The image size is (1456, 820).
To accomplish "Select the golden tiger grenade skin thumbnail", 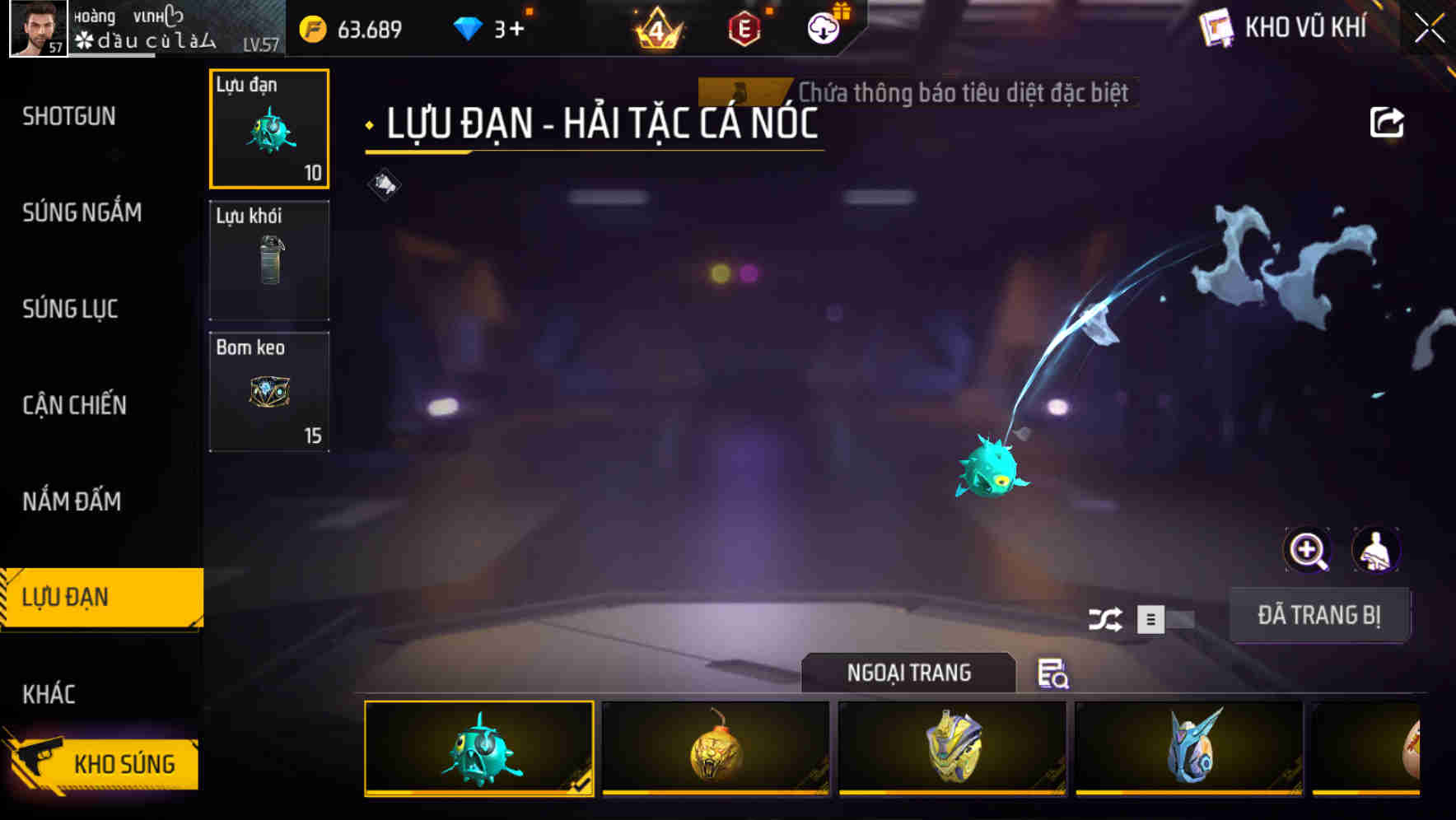I will pos(715,749).
